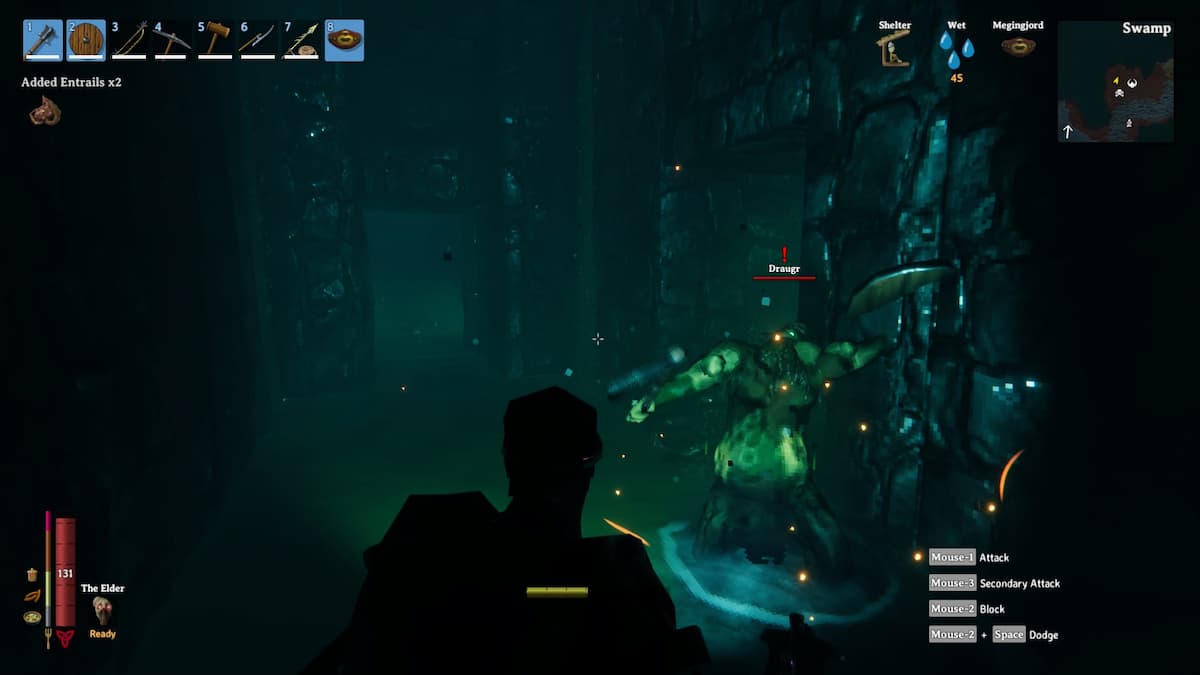Select the wooden hammer hotbar slot
Viewport: 1200px width, 675px height.
215,40
